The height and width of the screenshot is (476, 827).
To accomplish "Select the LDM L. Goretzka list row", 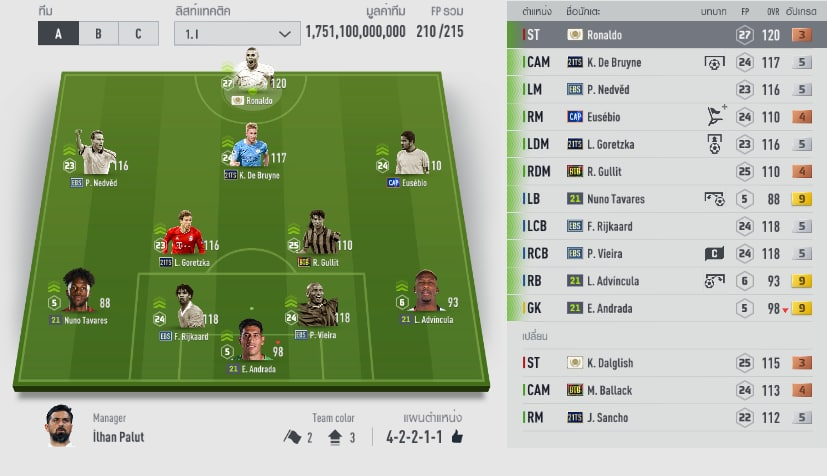I will [x=666, y=144].
